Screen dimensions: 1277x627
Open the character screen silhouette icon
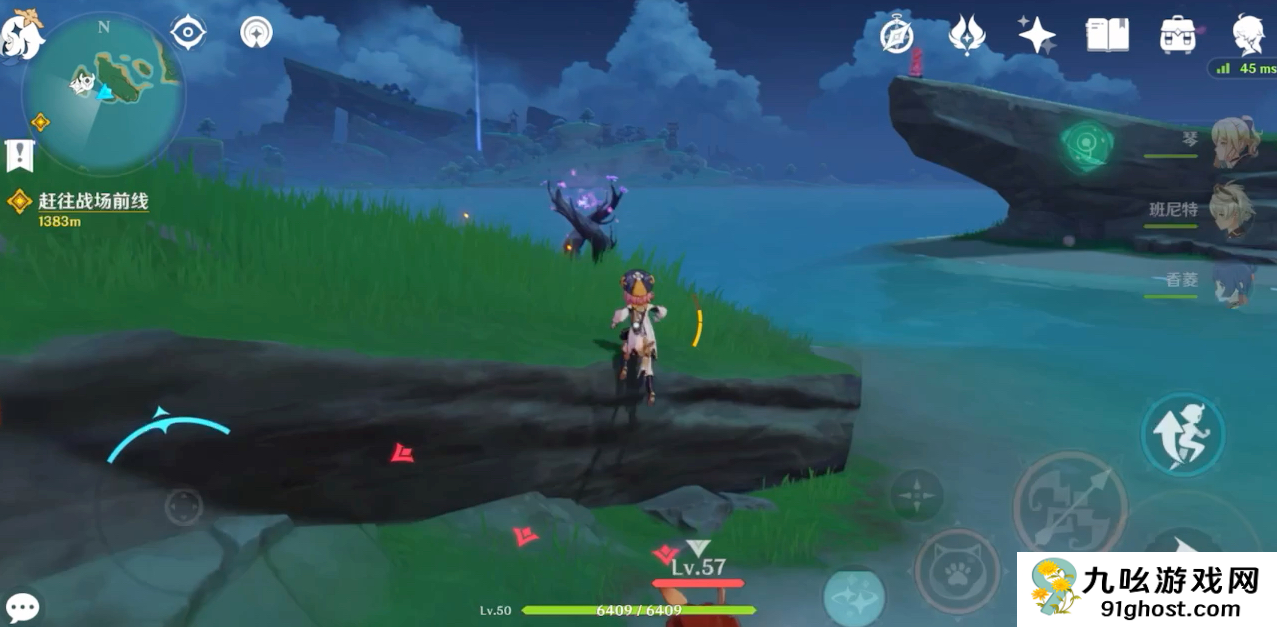coord(1248,35)
